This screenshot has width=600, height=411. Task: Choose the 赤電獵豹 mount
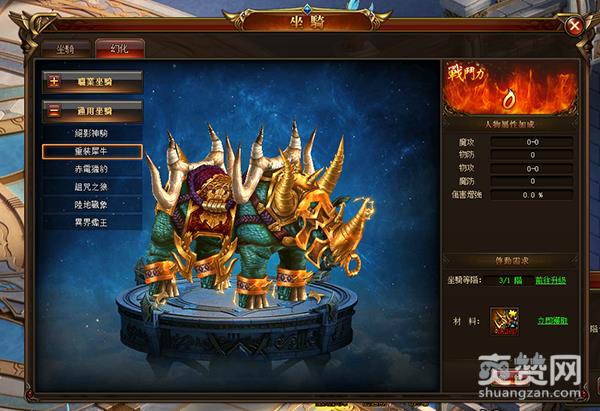tap(92, 169)
